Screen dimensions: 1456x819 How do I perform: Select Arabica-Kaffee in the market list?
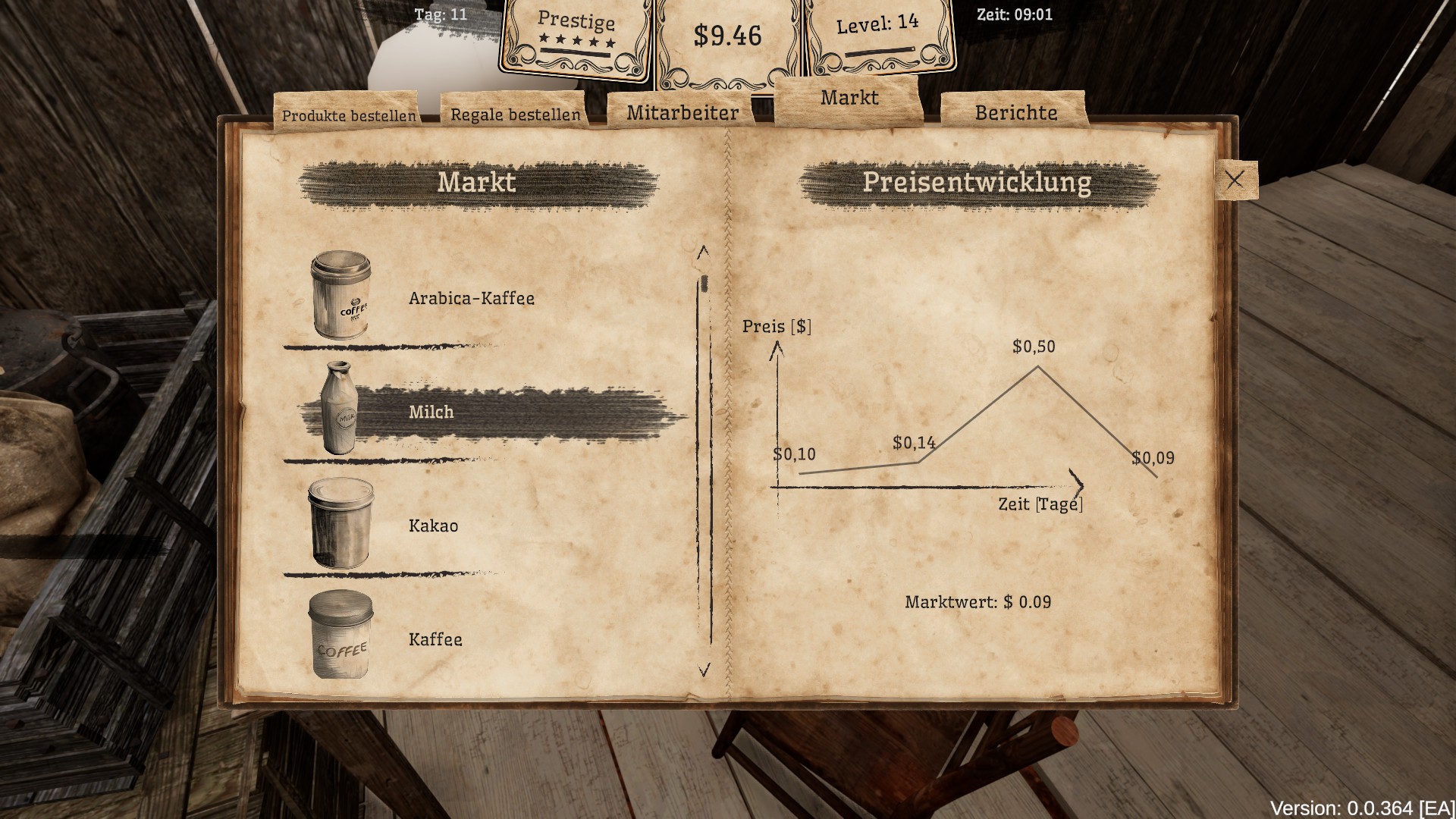[471, 298]
